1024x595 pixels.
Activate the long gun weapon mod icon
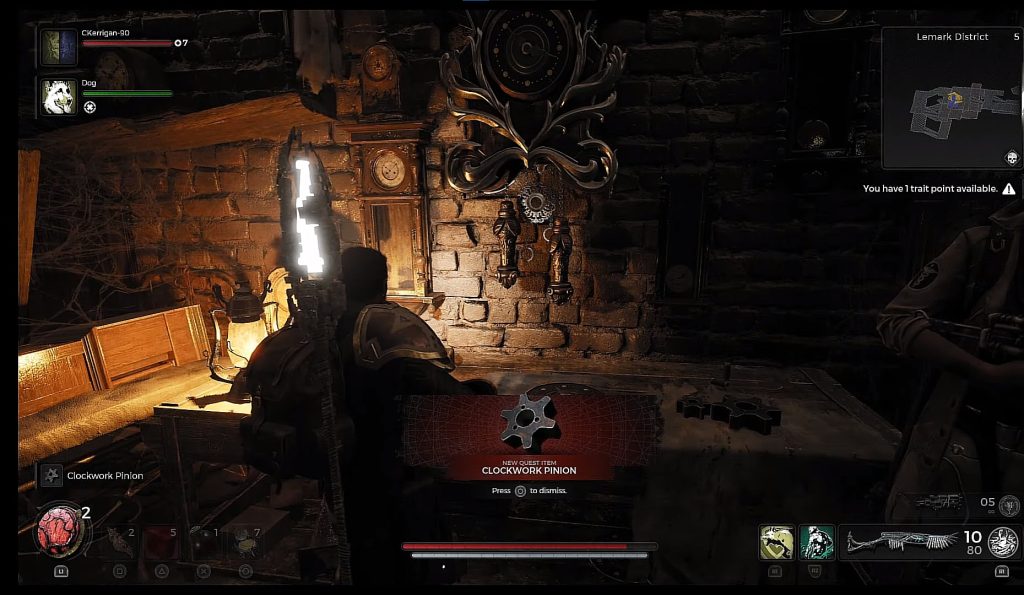[1002, 543]
